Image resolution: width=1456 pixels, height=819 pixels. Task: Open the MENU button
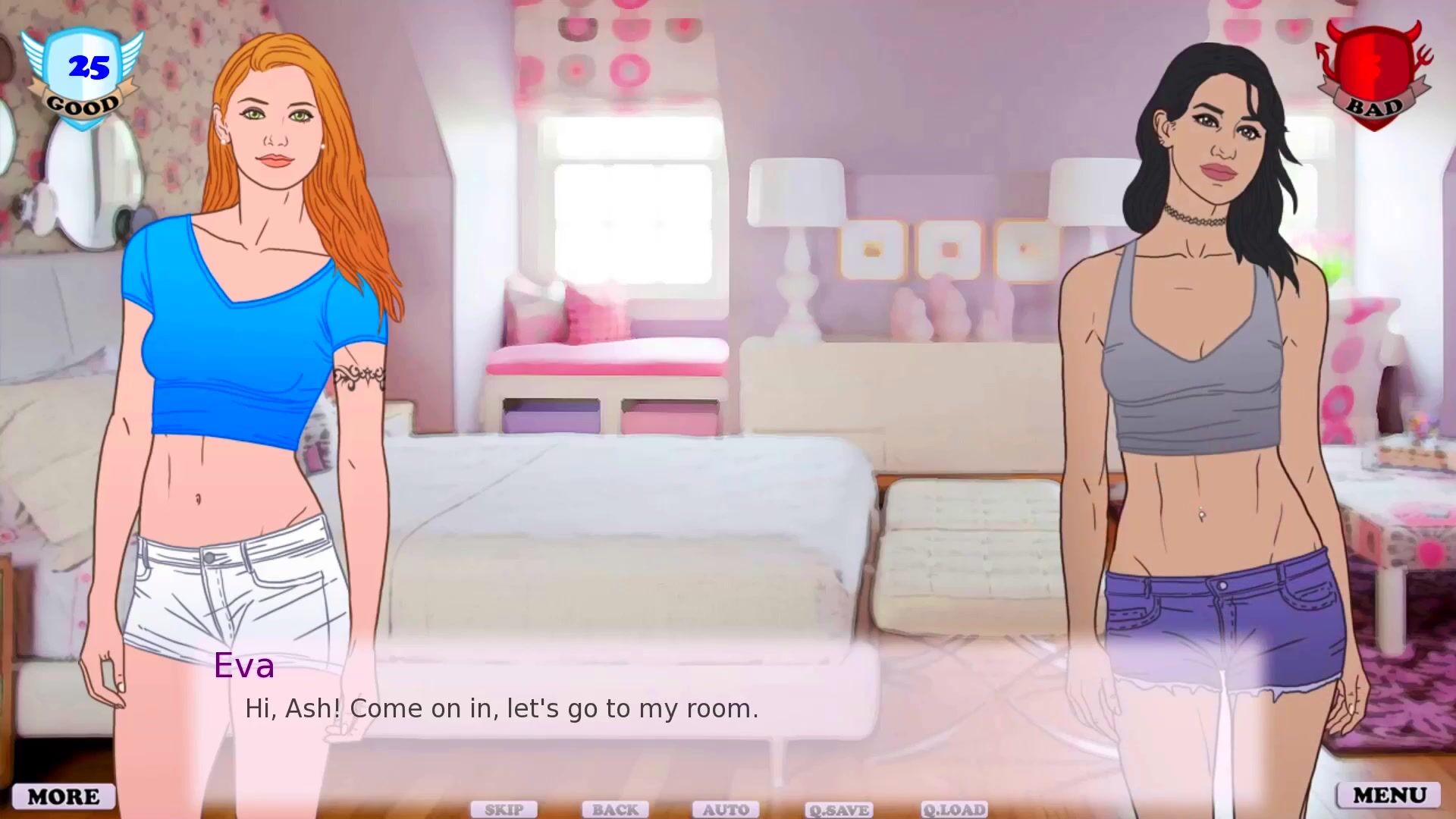click(x=1389, y=795)
